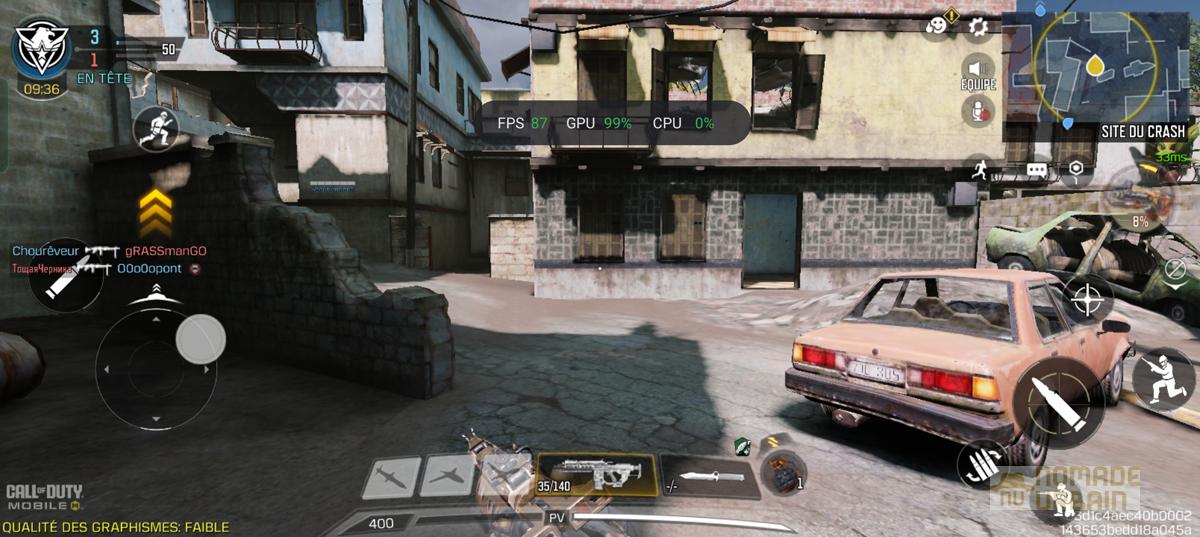
Task: Toggle the microphone button
Action: [x=978, y=112]
